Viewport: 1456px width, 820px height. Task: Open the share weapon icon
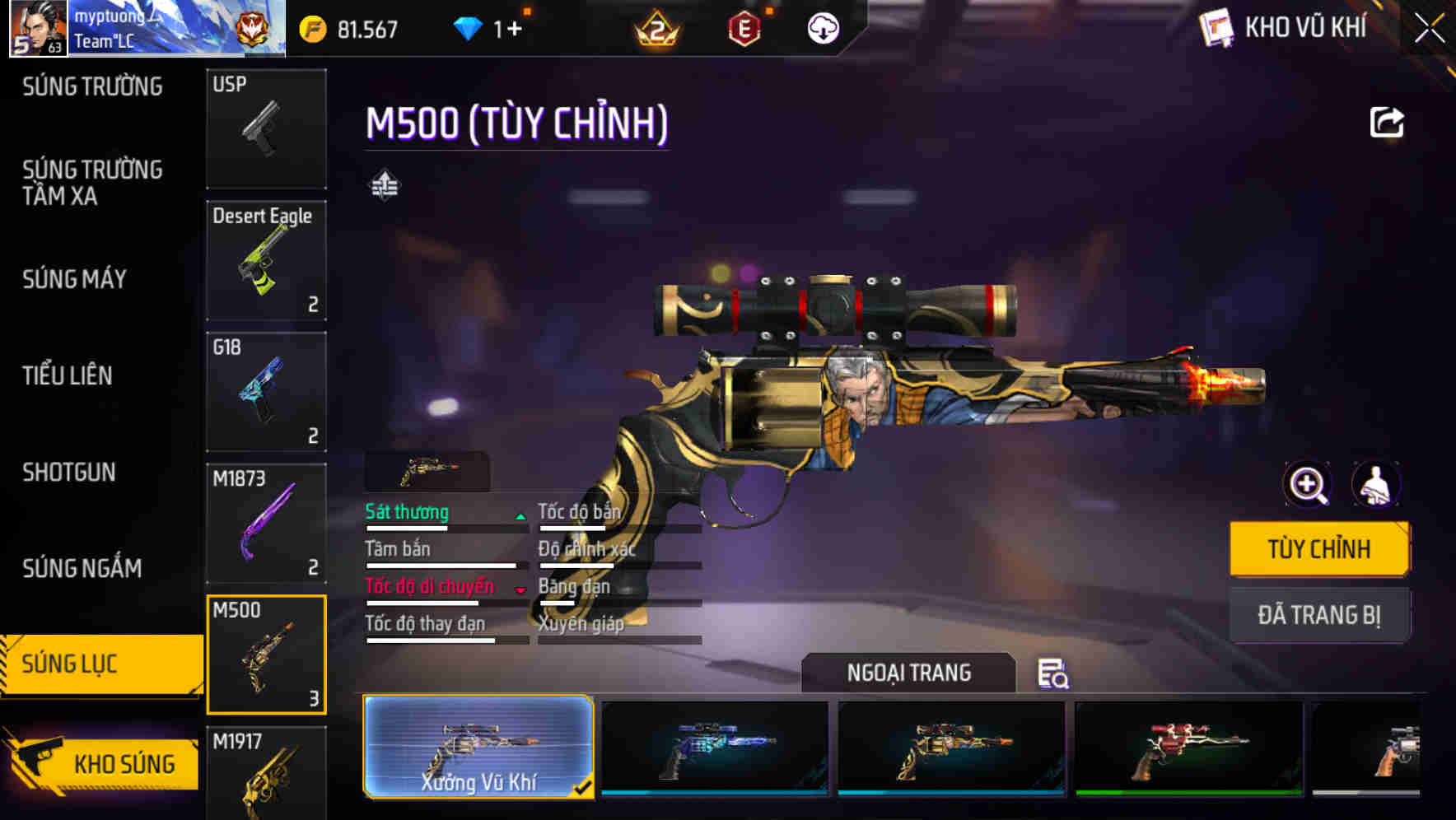click(x=1388, y=122)
